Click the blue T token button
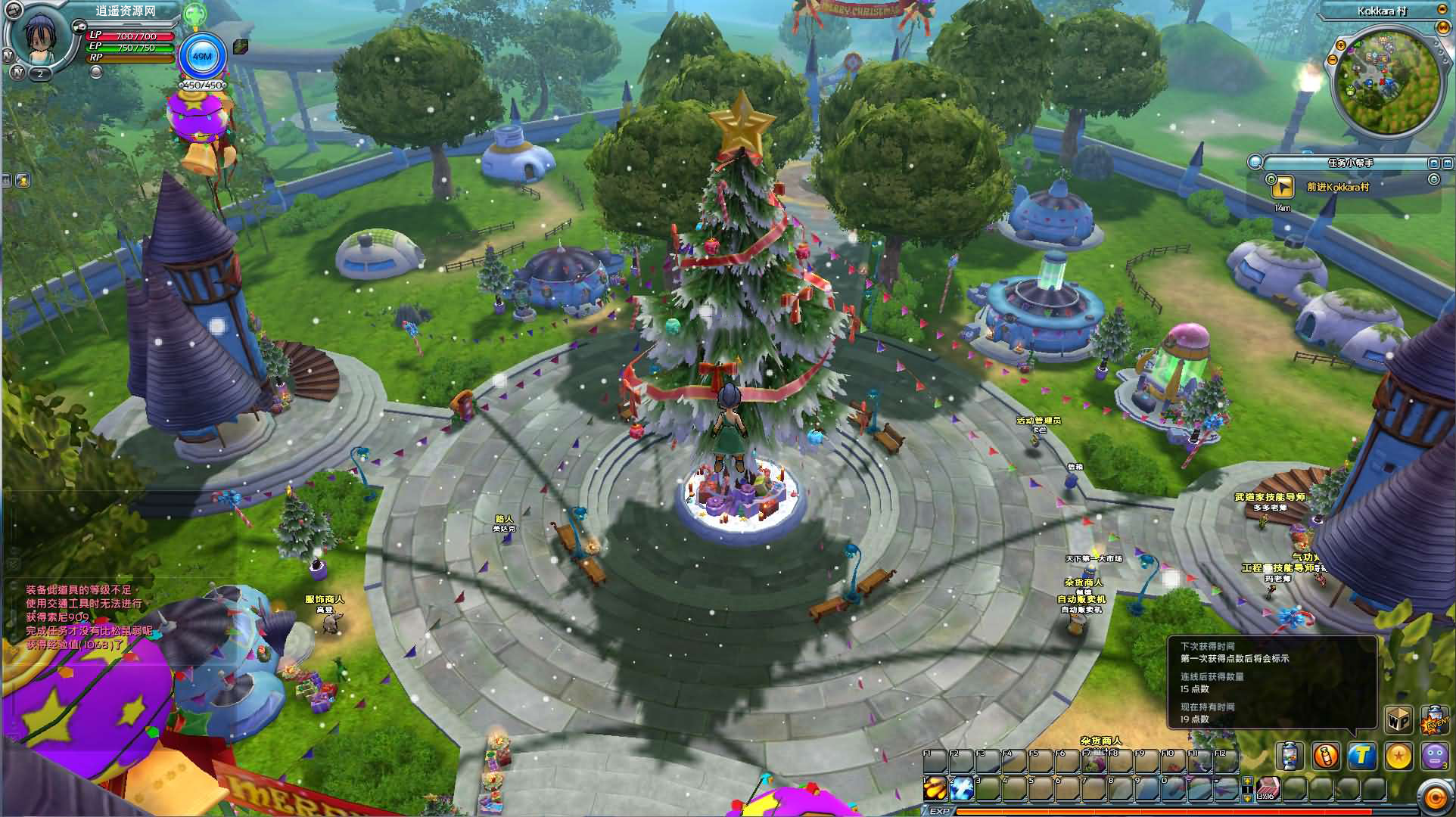This screenshot has height=817, width=1456. (x=1362, y=756)
